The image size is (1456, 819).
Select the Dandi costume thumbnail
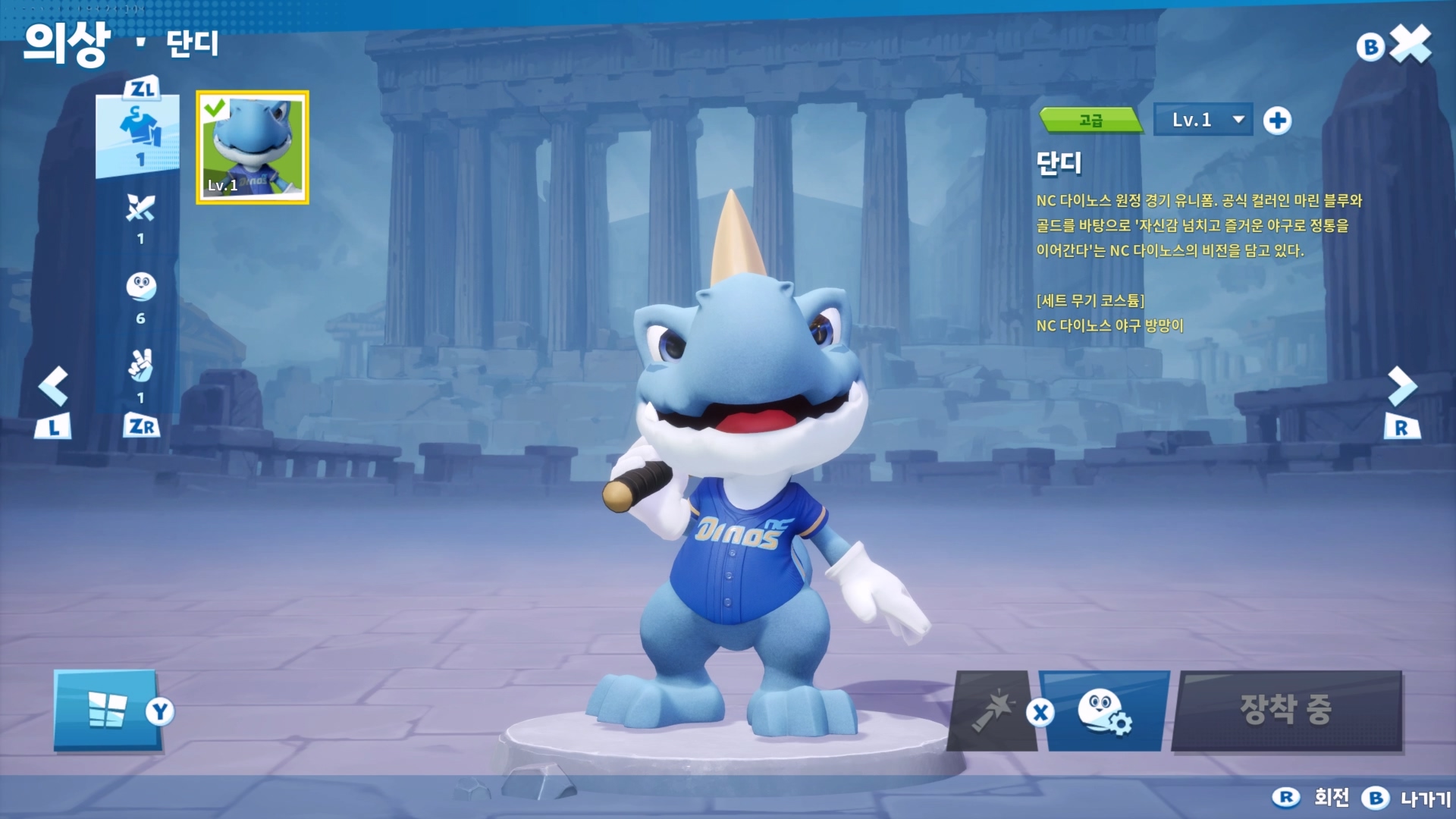point(253,148)
